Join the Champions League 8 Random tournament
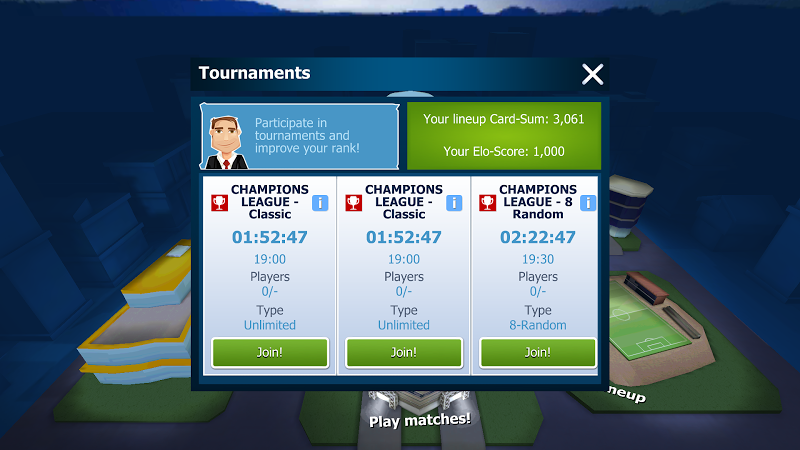Viewport: 800px width, 450px height. [x=538, y=352]
